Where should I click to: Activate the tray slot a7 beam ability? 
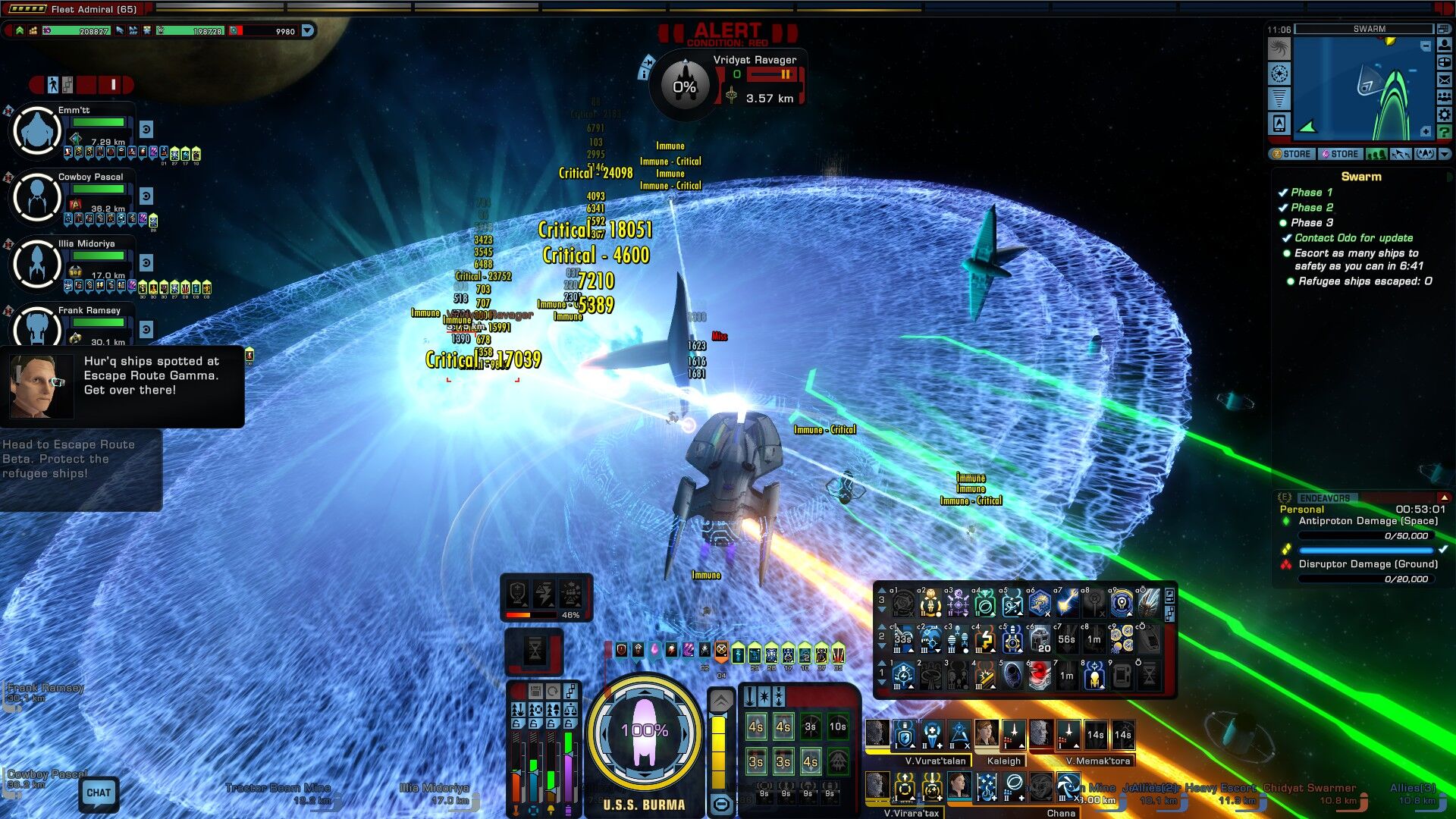coord(1067,604)
